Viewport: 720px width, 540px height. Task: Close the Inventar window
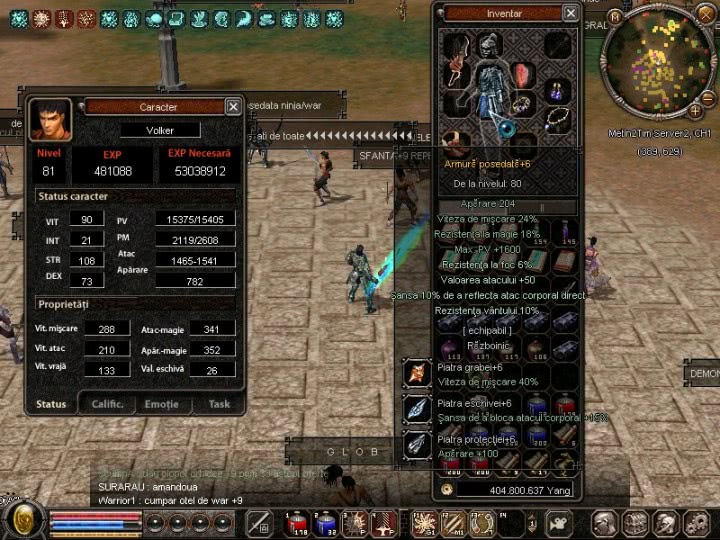(x=570, y=13)
